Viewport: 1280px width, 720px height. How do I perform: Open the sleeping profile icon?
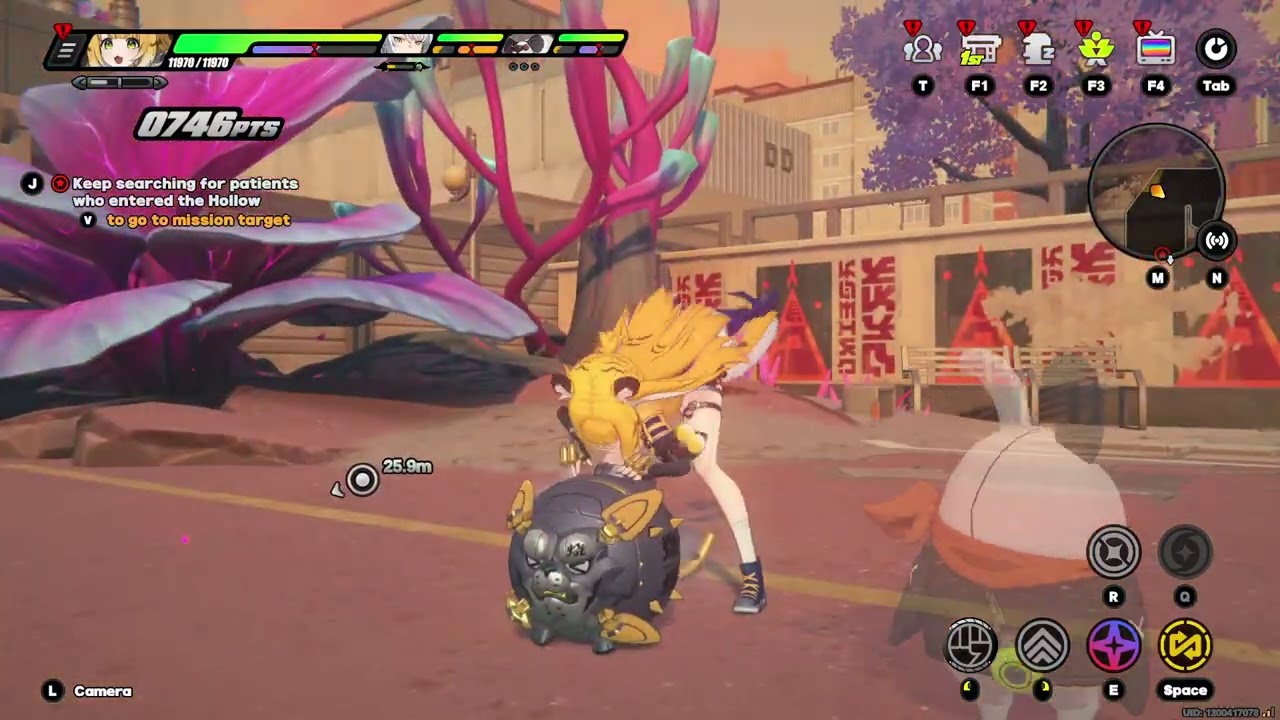[x=1038, y=49]
